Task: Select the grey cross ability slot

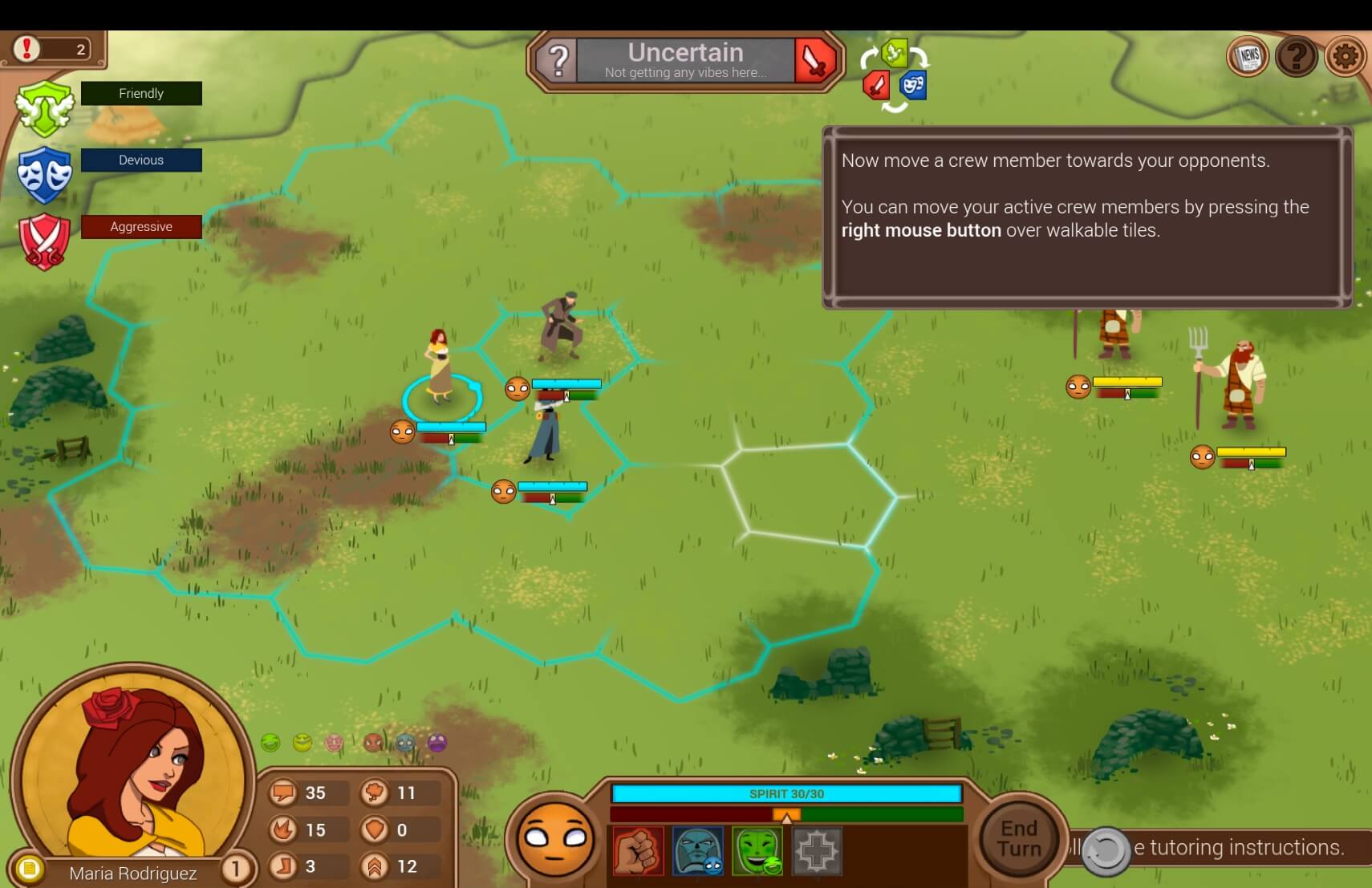Action: 817,851
